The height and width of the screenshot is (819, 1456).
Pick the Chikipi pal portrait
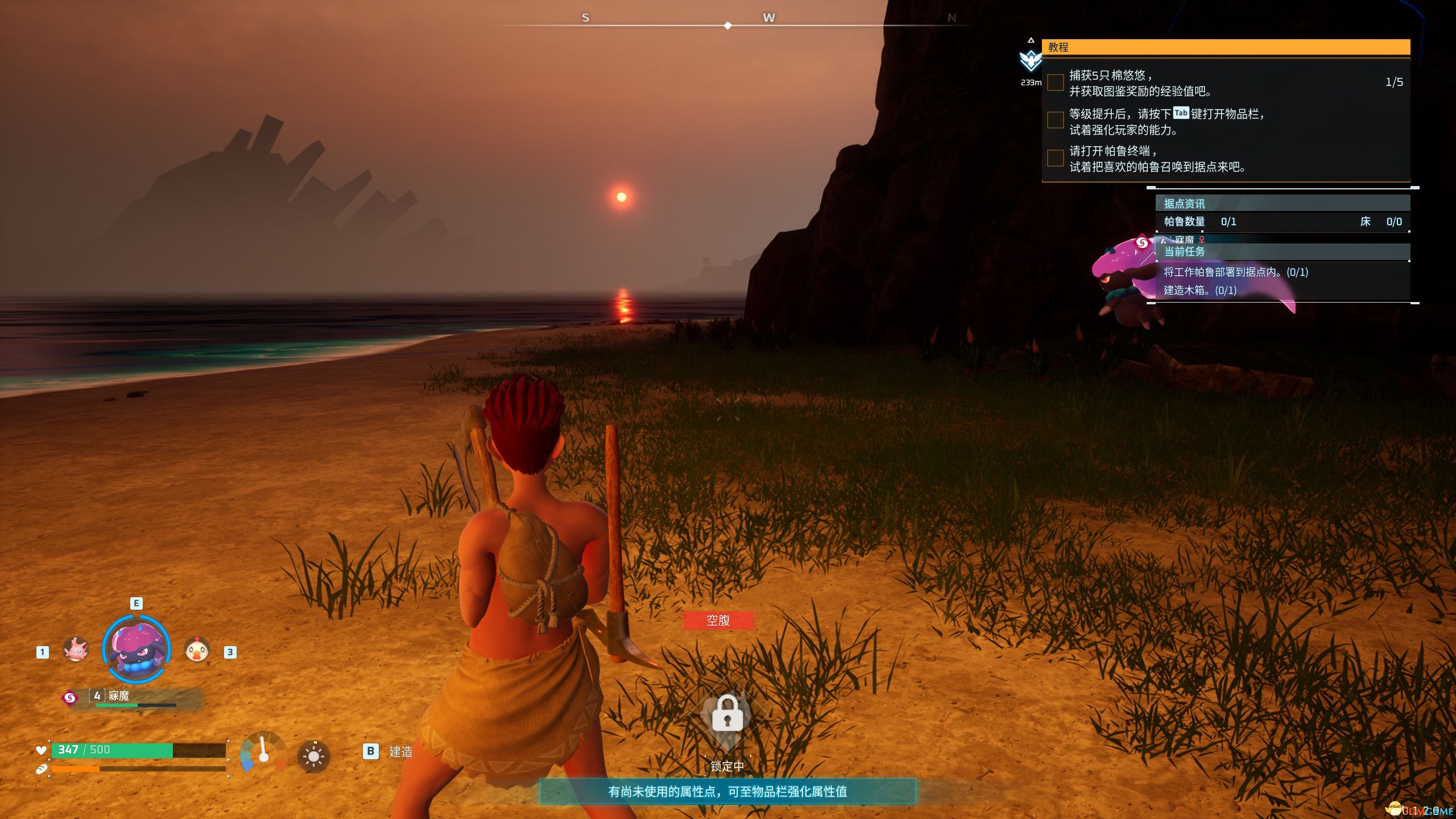tap(197, 650)
